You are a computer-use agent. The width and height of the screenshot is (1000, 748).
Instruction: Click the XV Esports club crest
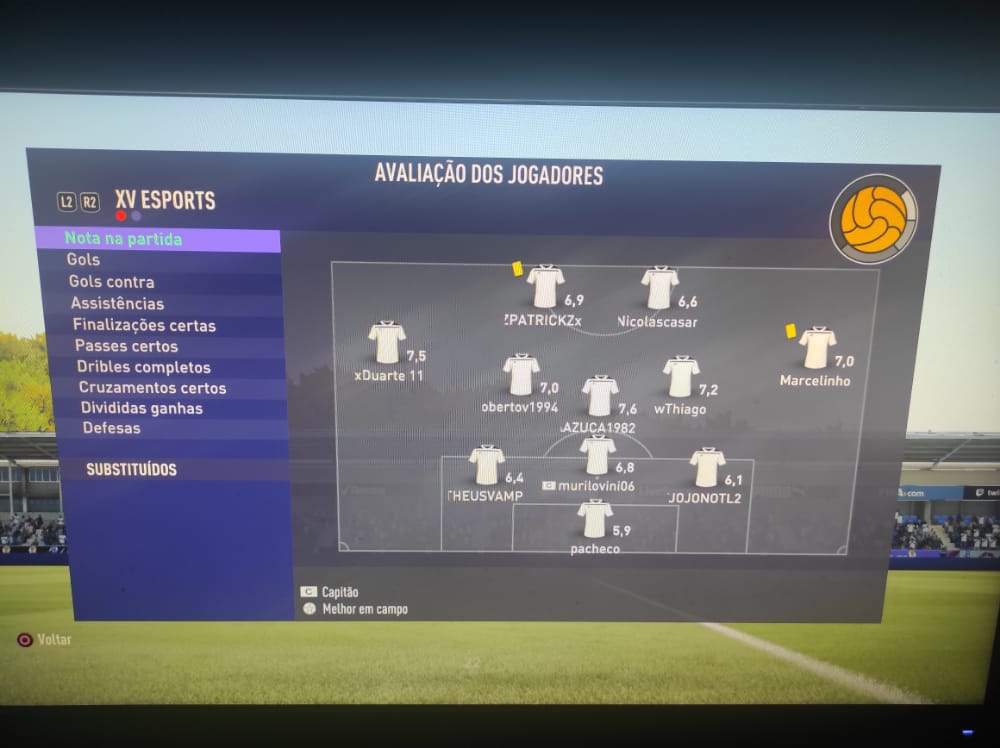(x=873, y=219)
